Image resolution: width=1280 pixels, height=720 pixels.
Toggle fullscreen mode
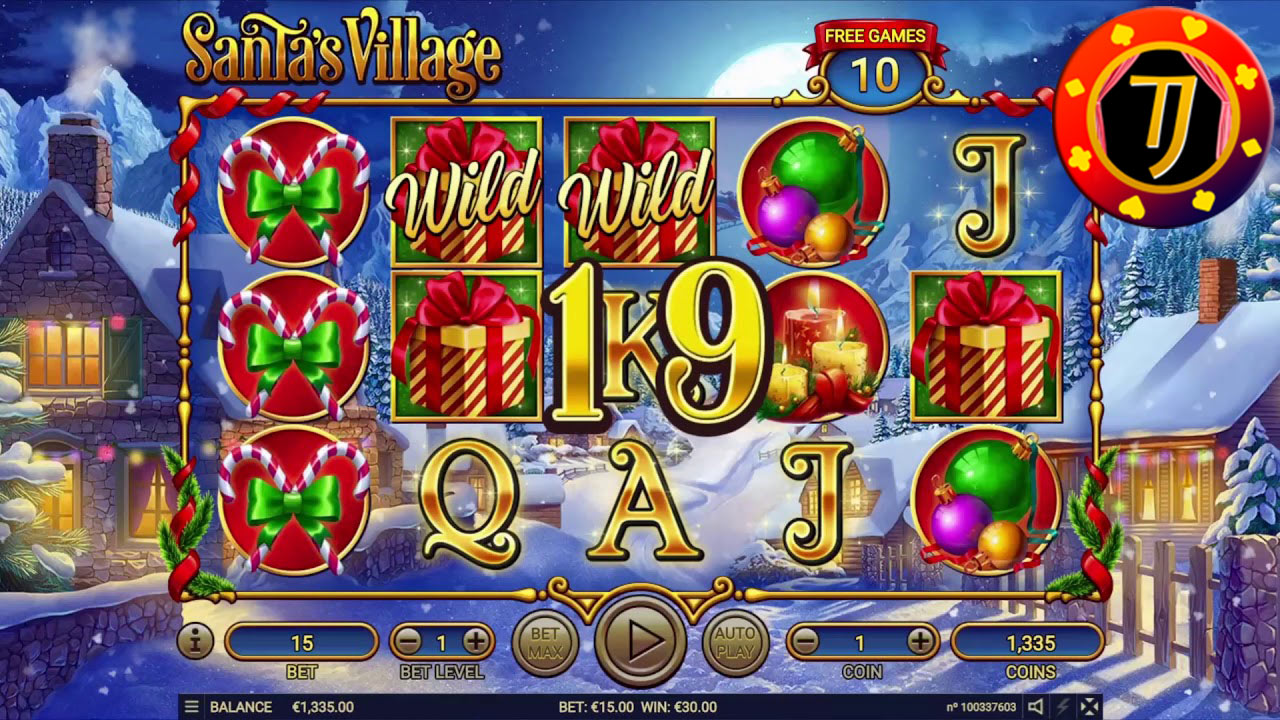pos(1091,706)
